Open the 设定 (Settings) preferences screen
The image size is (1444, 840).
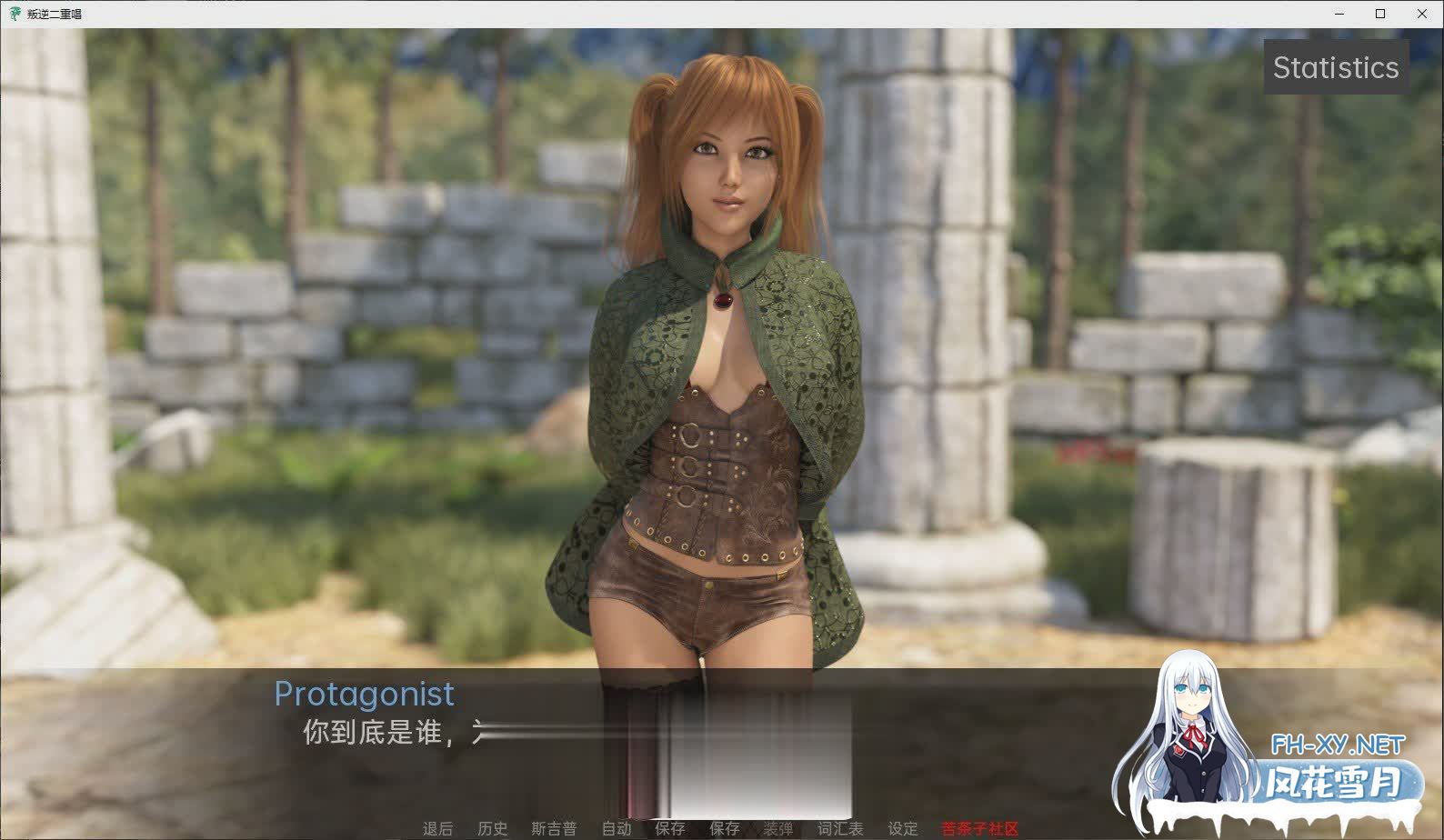coord(901,828)
